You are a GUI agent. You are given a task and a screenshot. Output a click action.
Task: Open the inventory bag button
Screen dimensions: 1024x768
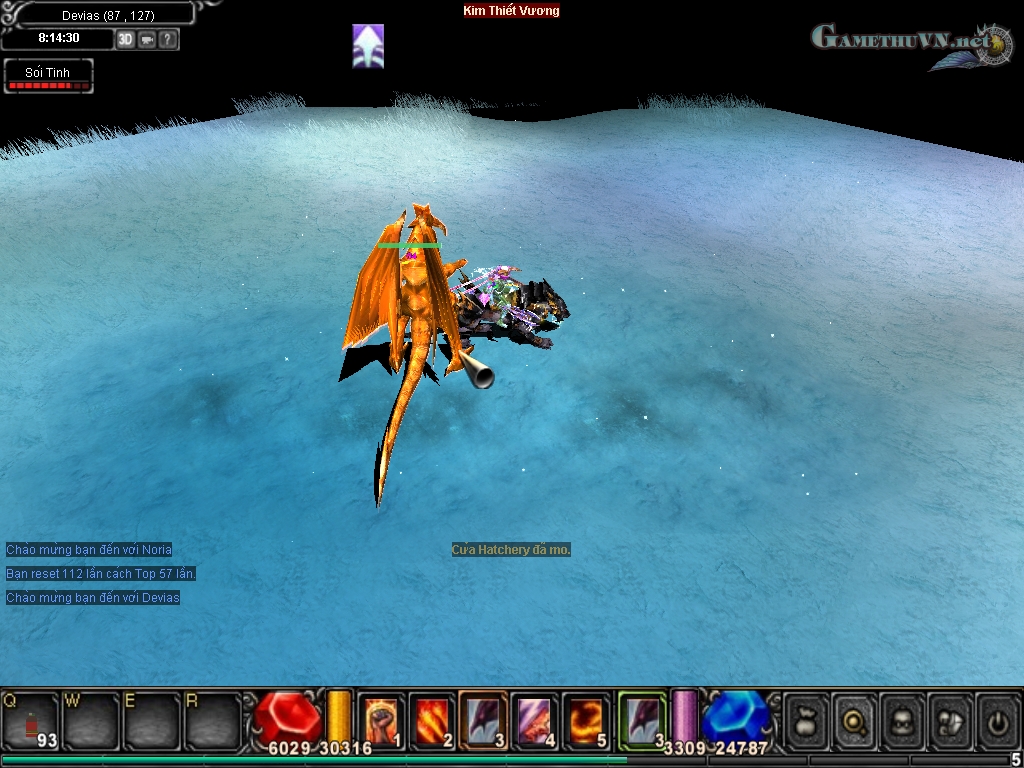pos(807,720)
